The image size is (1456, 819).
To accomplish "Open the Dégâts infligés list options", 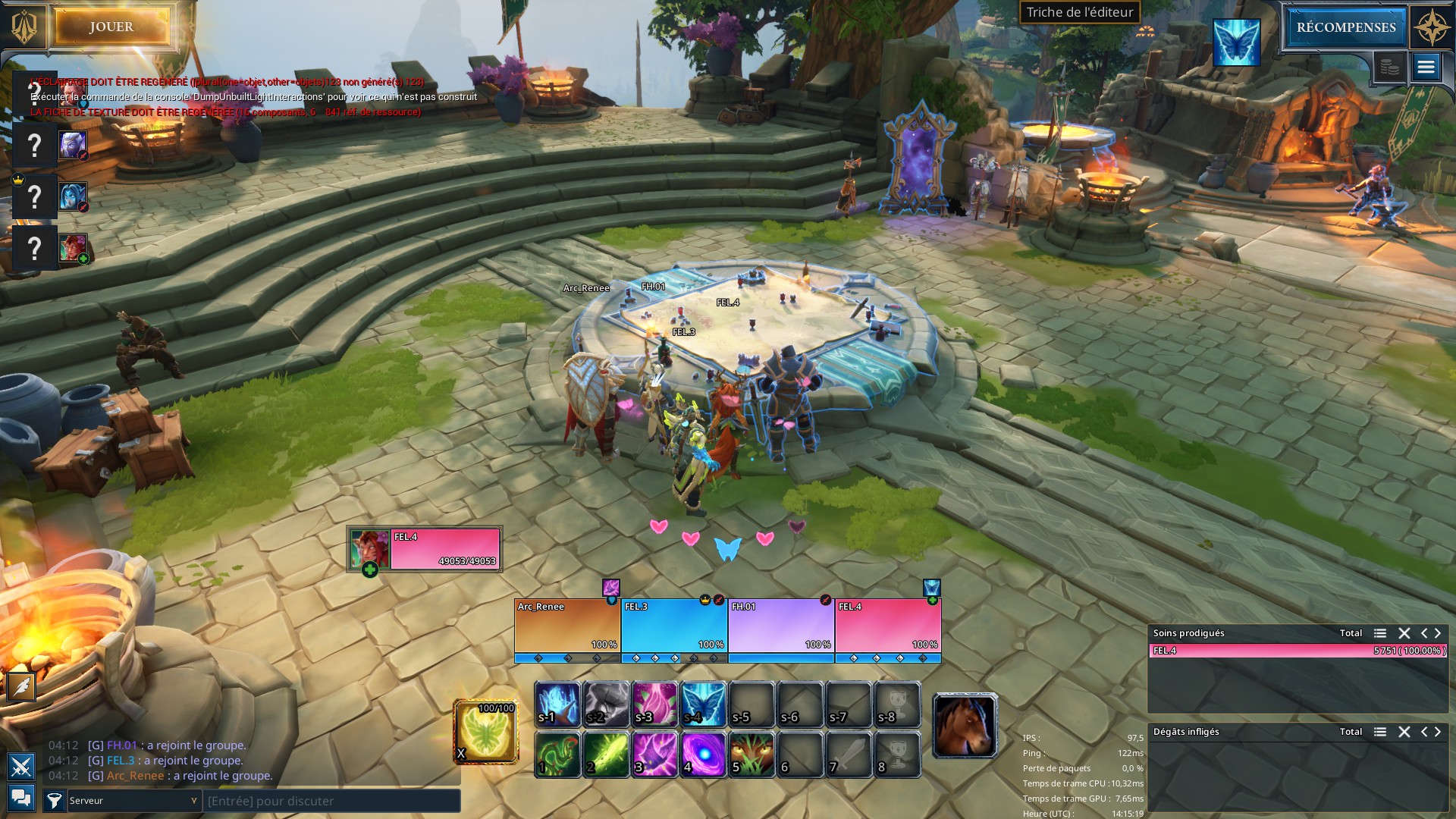I will (1380, 732).
